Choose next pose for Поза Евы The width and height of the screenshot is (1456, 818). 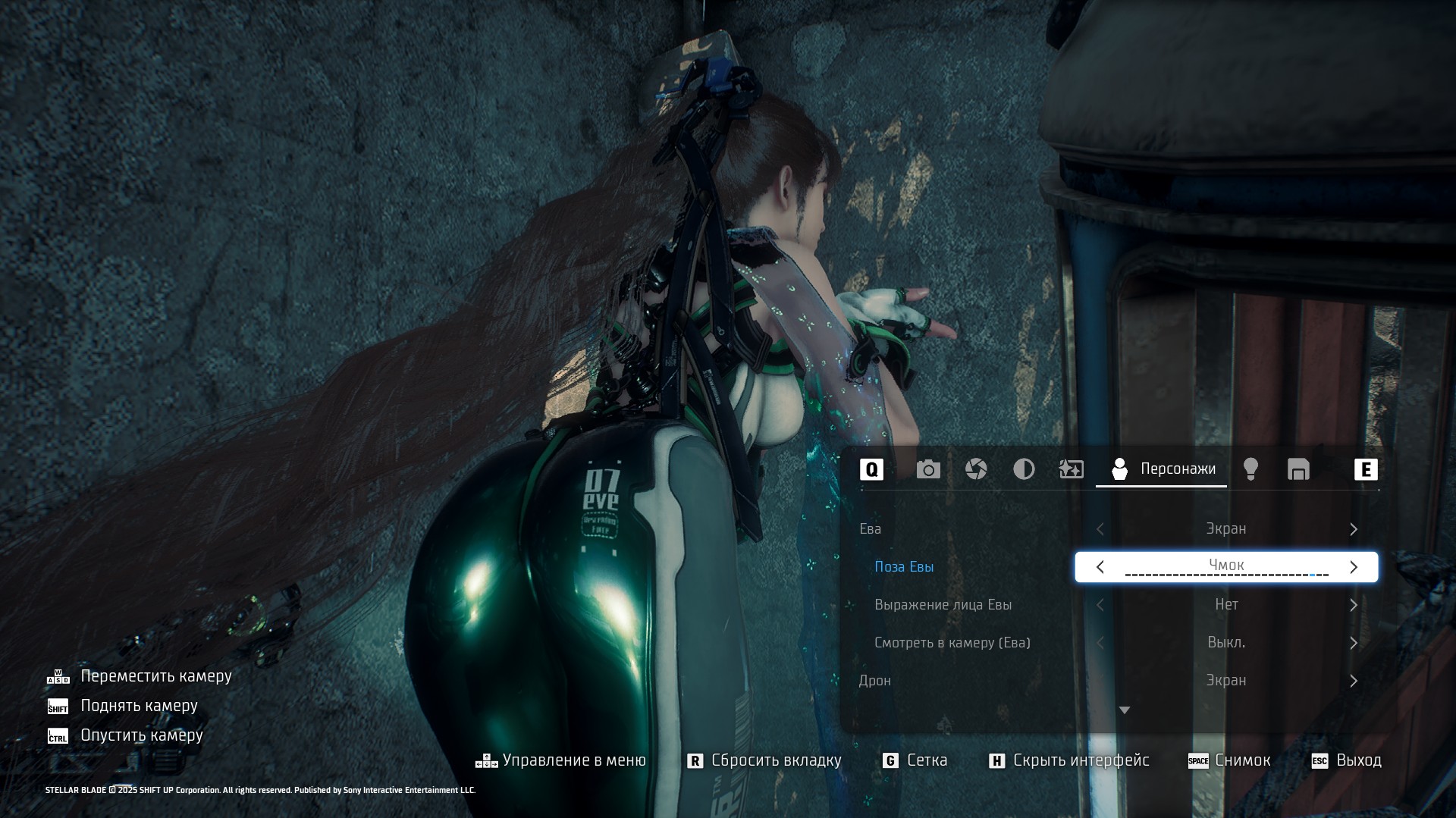coord(1354,567)
